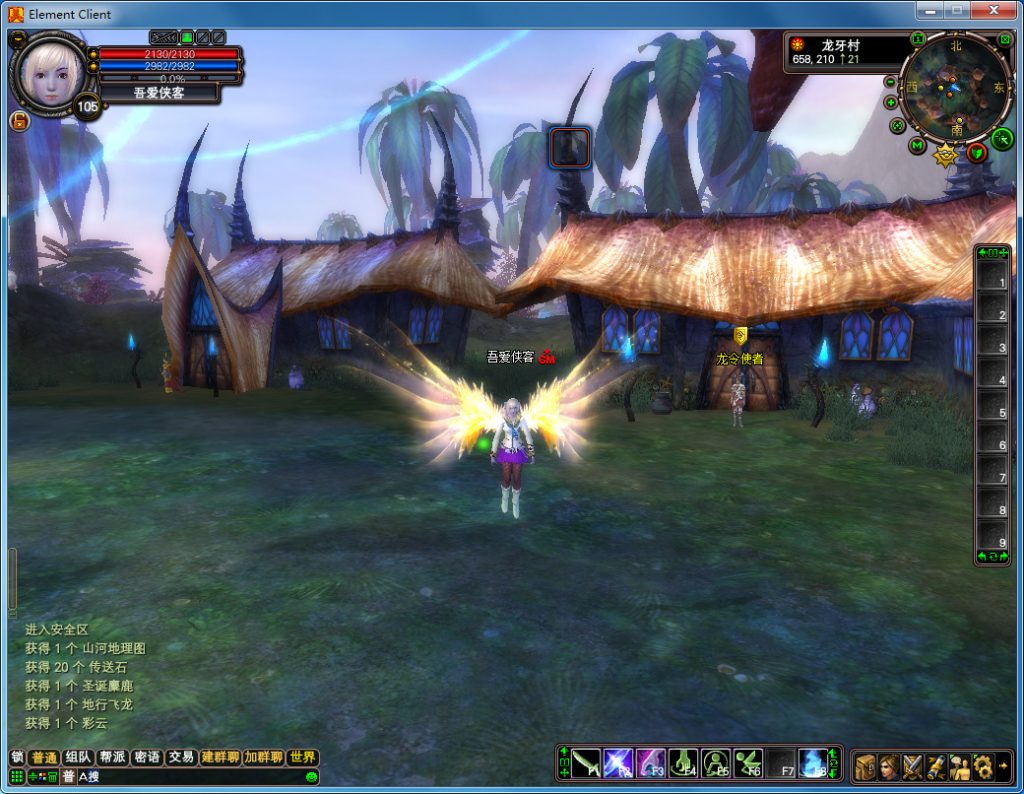Image resolution: width=1024 pixels, height=794 pixels.
Task: Click the minimap zoom-out minus button
Action: (891, 82)
